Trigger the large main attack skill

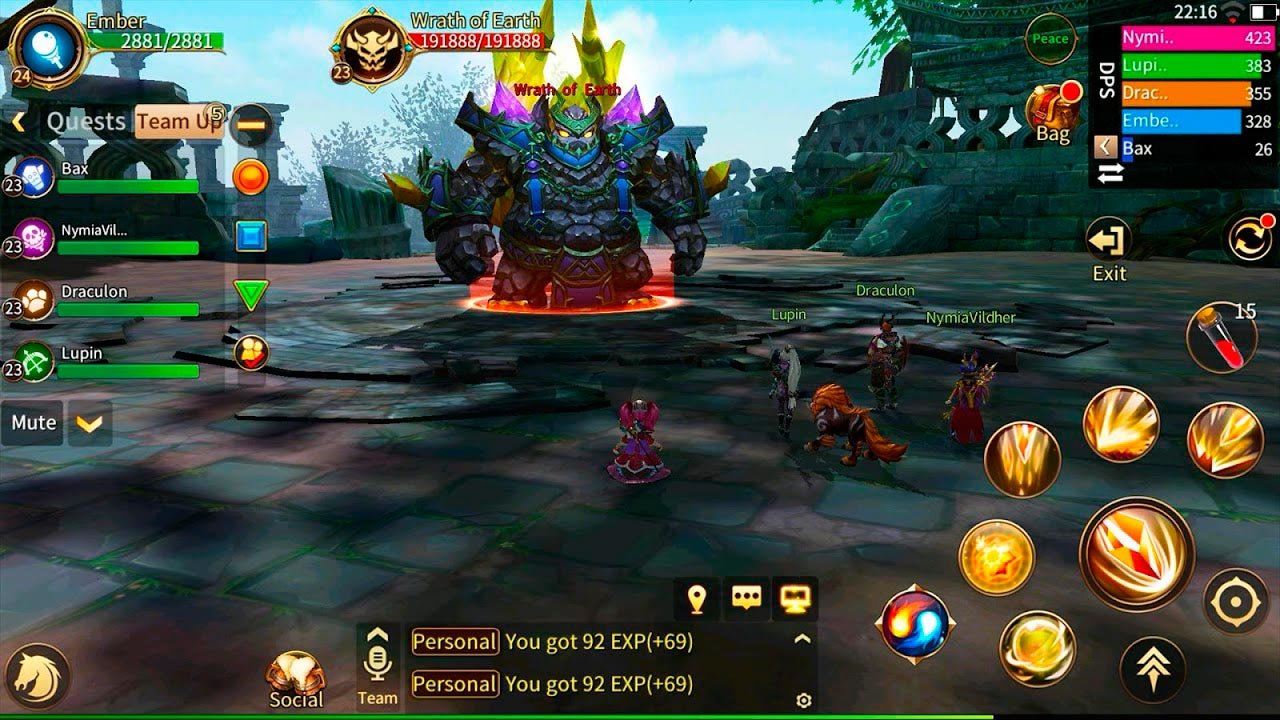pyautogui.click(x=1136, y=554)
